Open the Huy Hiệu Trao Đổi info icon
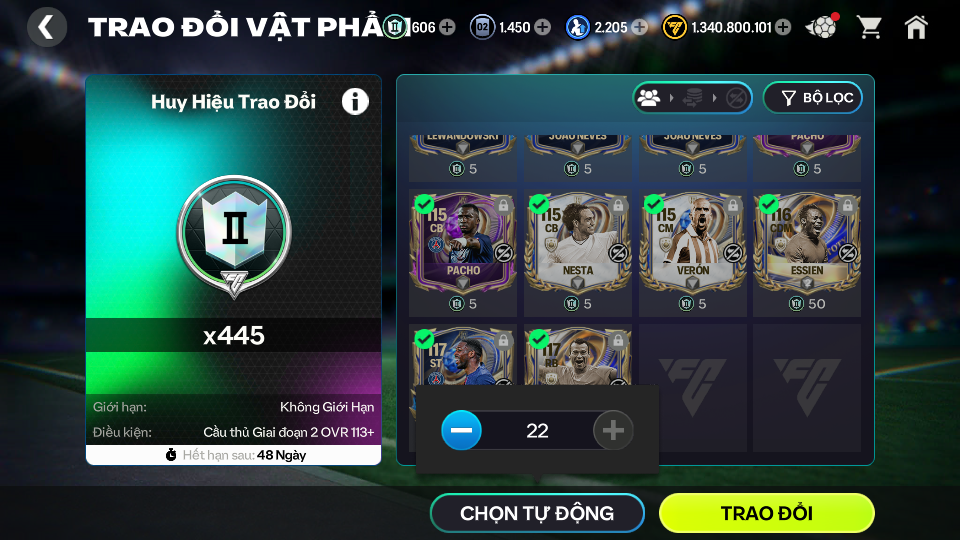 coord(355,101)
